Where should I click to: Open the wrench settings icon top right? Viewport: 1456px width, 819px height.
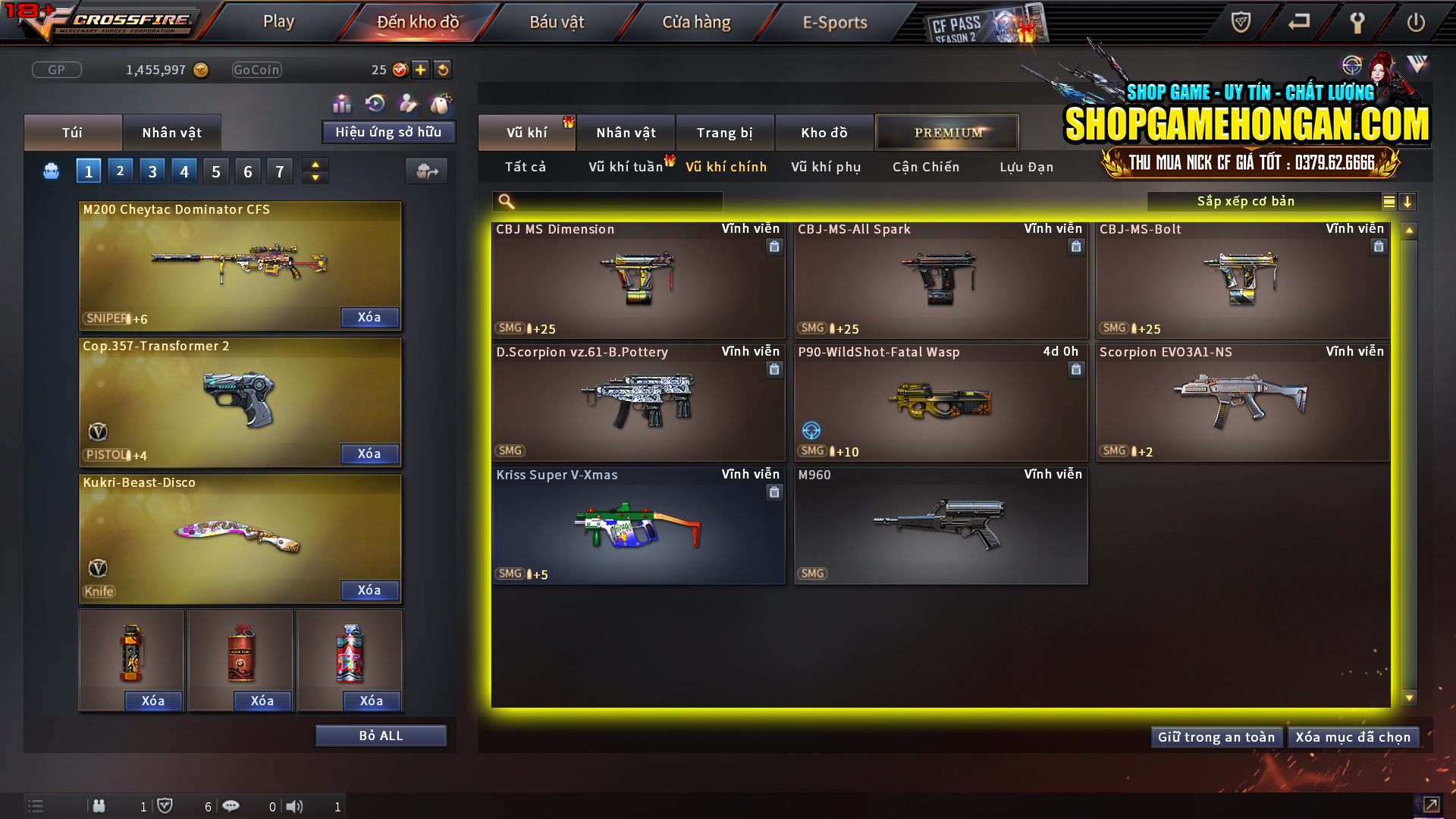coord(1357,22)
